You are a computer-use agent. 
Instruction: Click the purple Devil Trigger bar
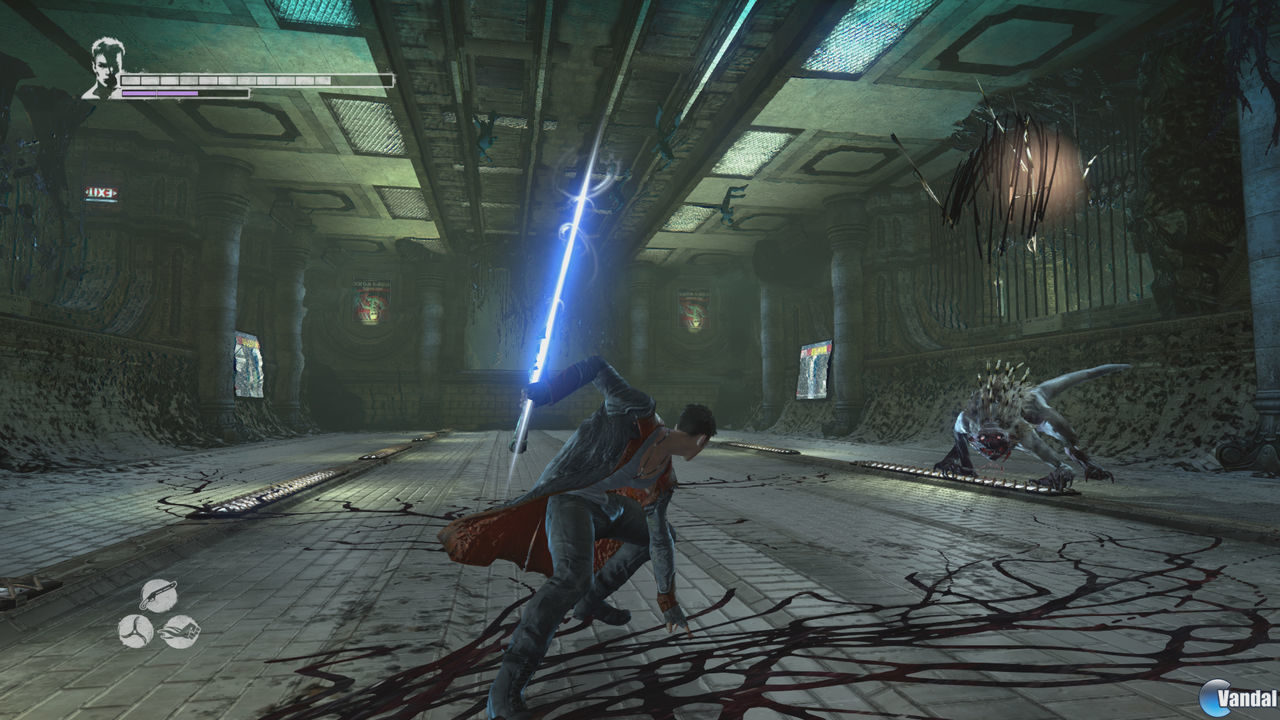click(160, 95)
